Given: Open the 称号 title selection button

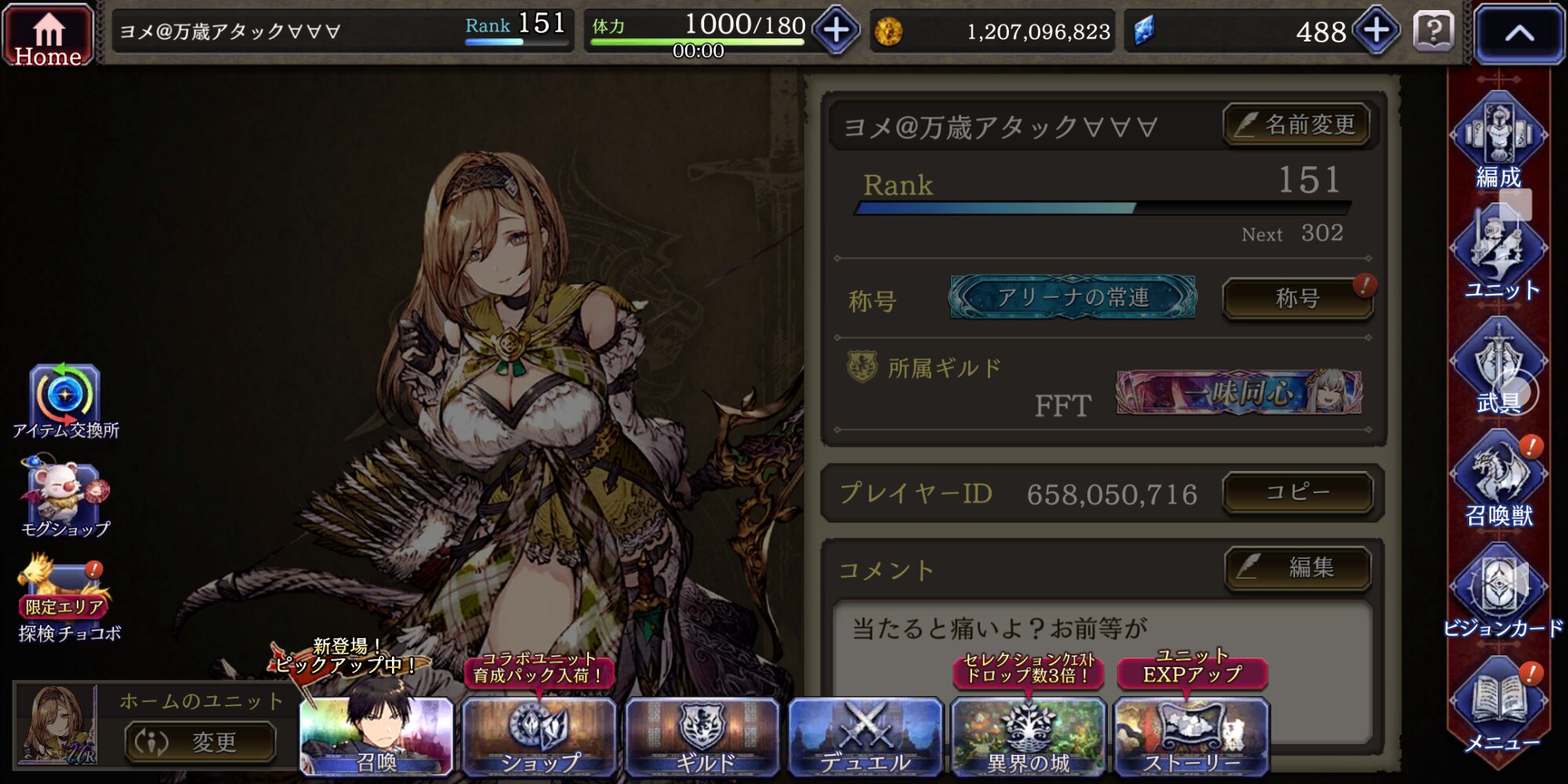Looking at the screenshot, I should pos(1297,298).
